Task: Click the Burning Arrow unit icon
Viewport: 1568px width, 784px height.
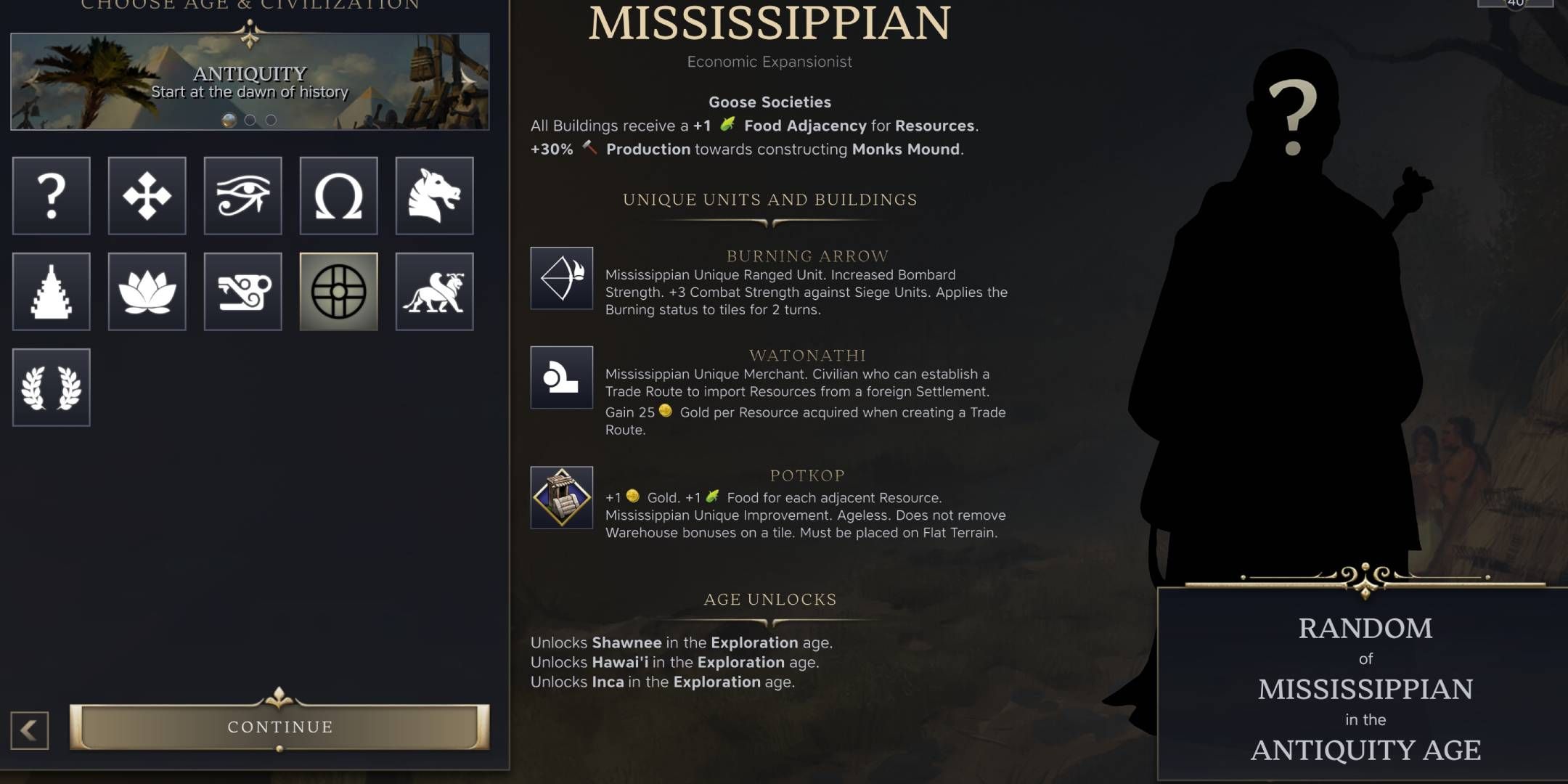Action: coord(563,279)
